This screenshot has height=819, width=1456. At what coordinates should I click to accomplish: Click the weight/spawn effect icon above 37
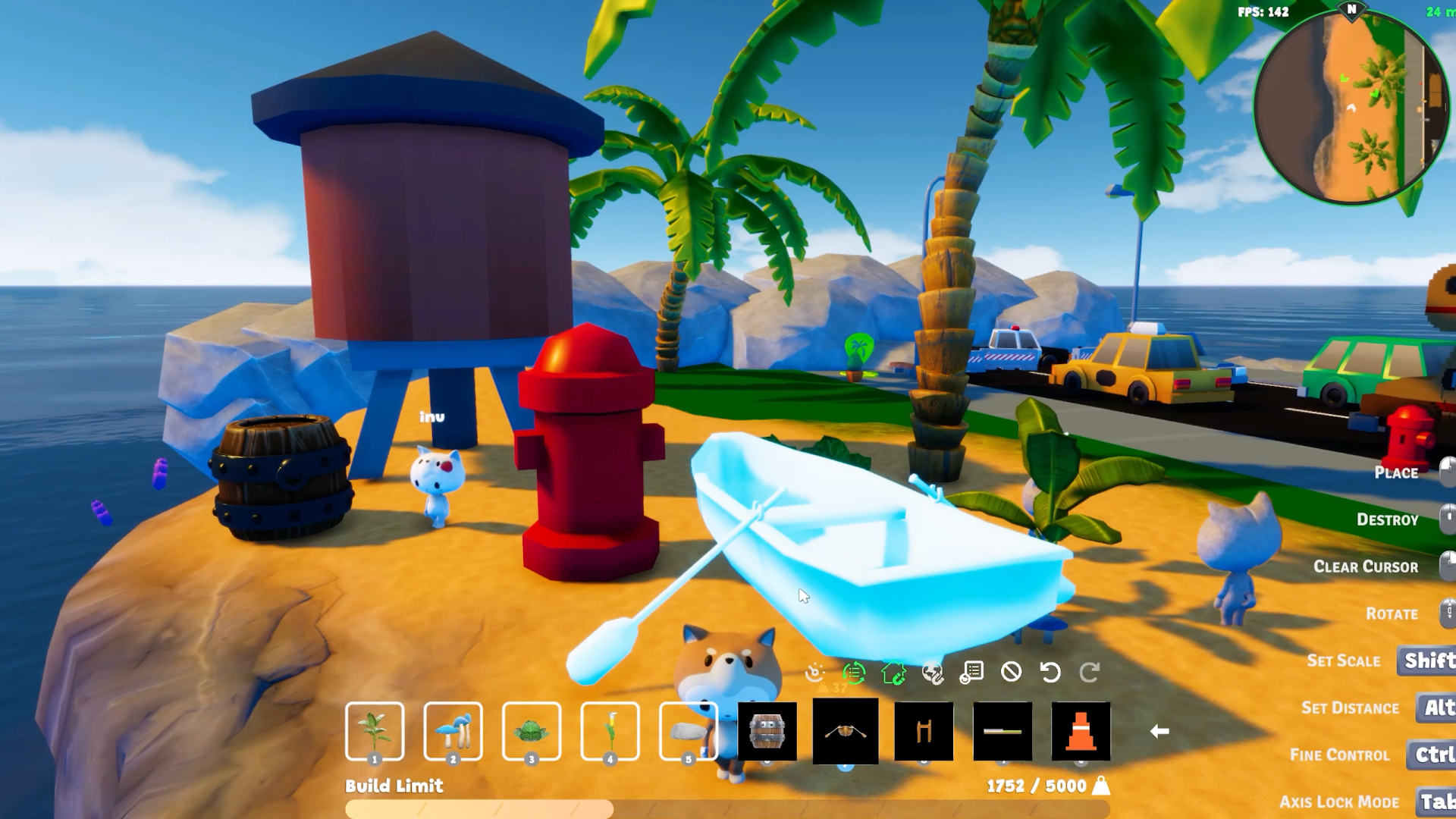814,673
